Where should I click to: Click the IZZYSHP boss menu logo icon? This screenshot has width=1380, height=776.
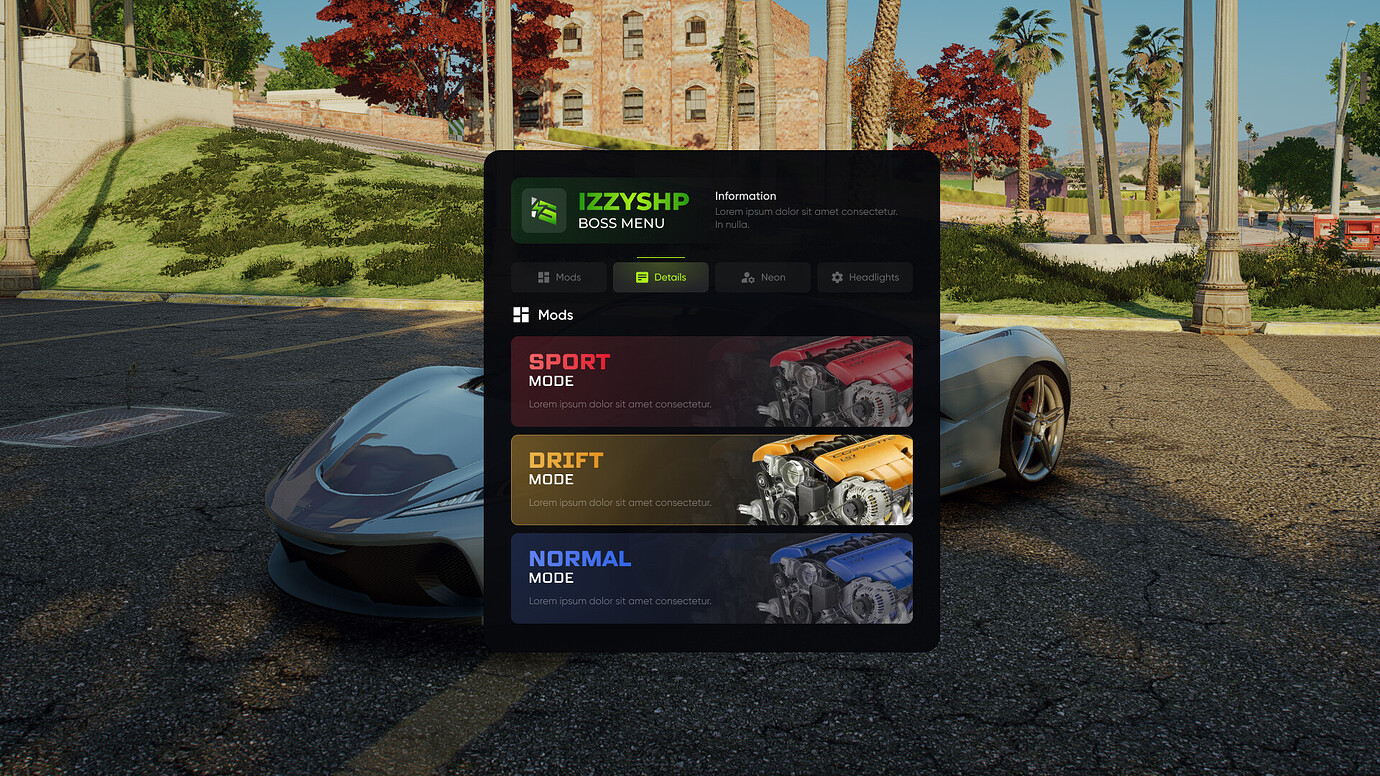point(543,210)
